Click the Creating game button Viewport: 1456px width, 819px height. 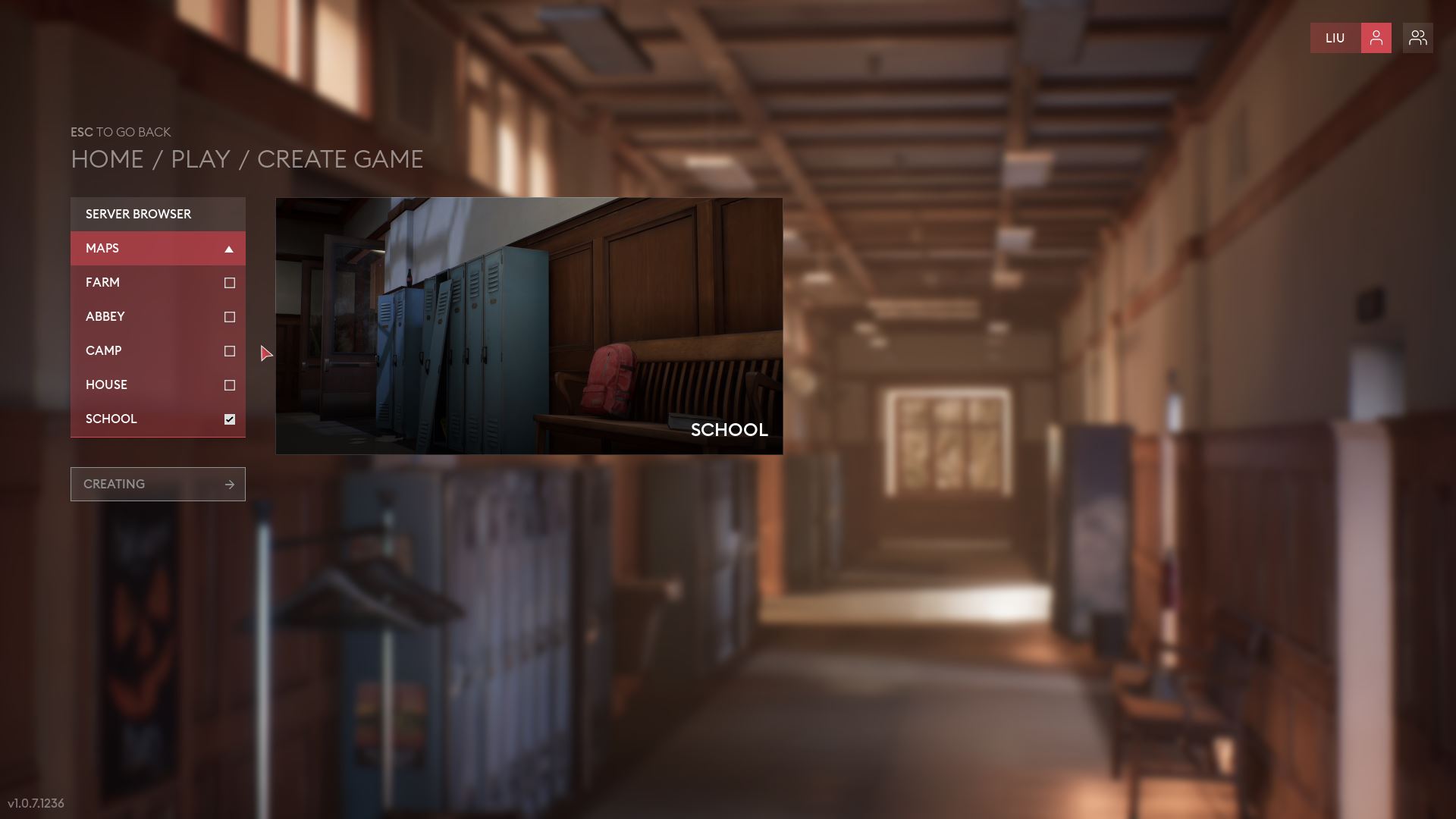(158, 484)
